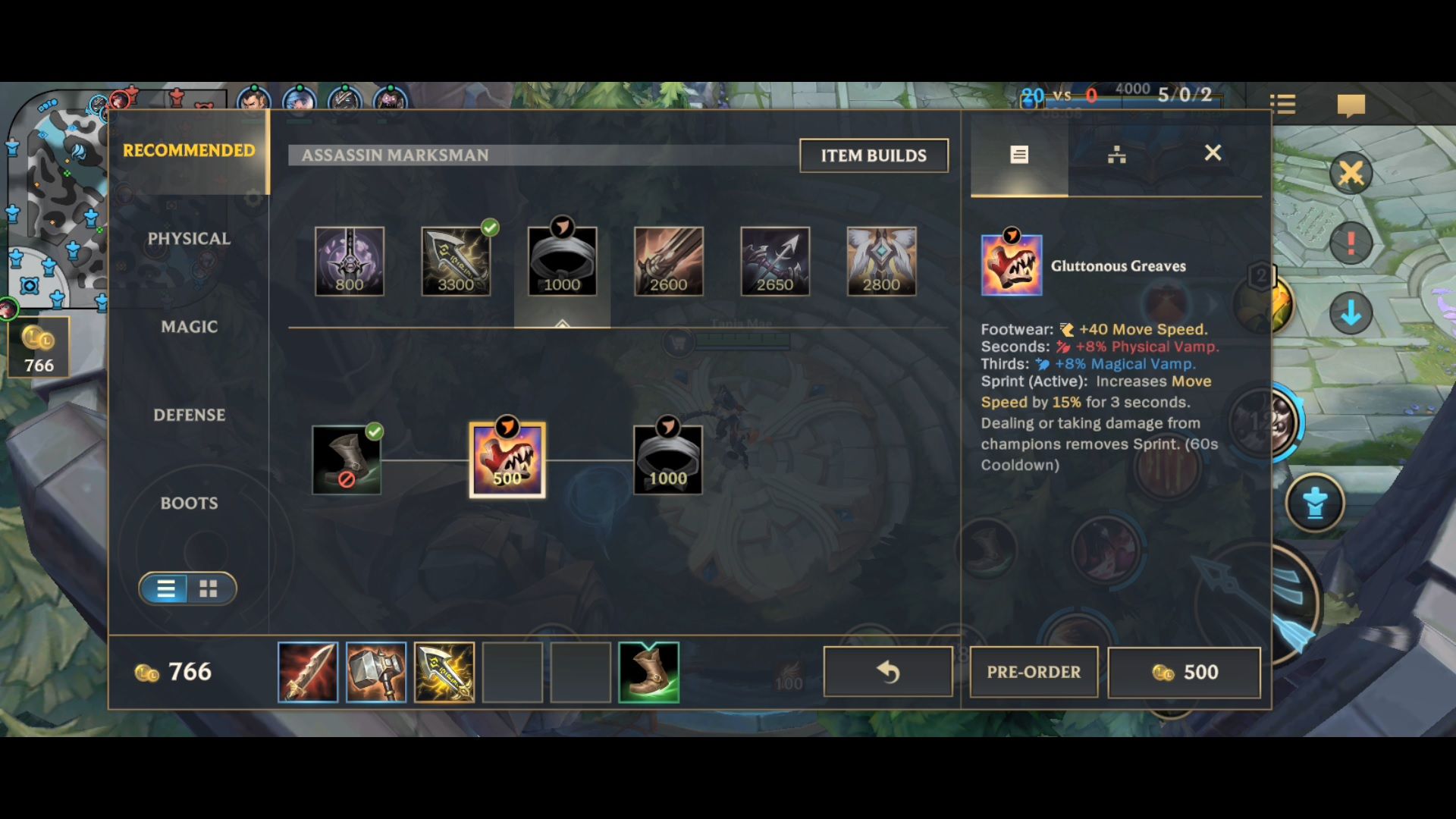Select the 1000 gold boots upgrade item
Screen dimensions: 1456x819
(667, 458)
